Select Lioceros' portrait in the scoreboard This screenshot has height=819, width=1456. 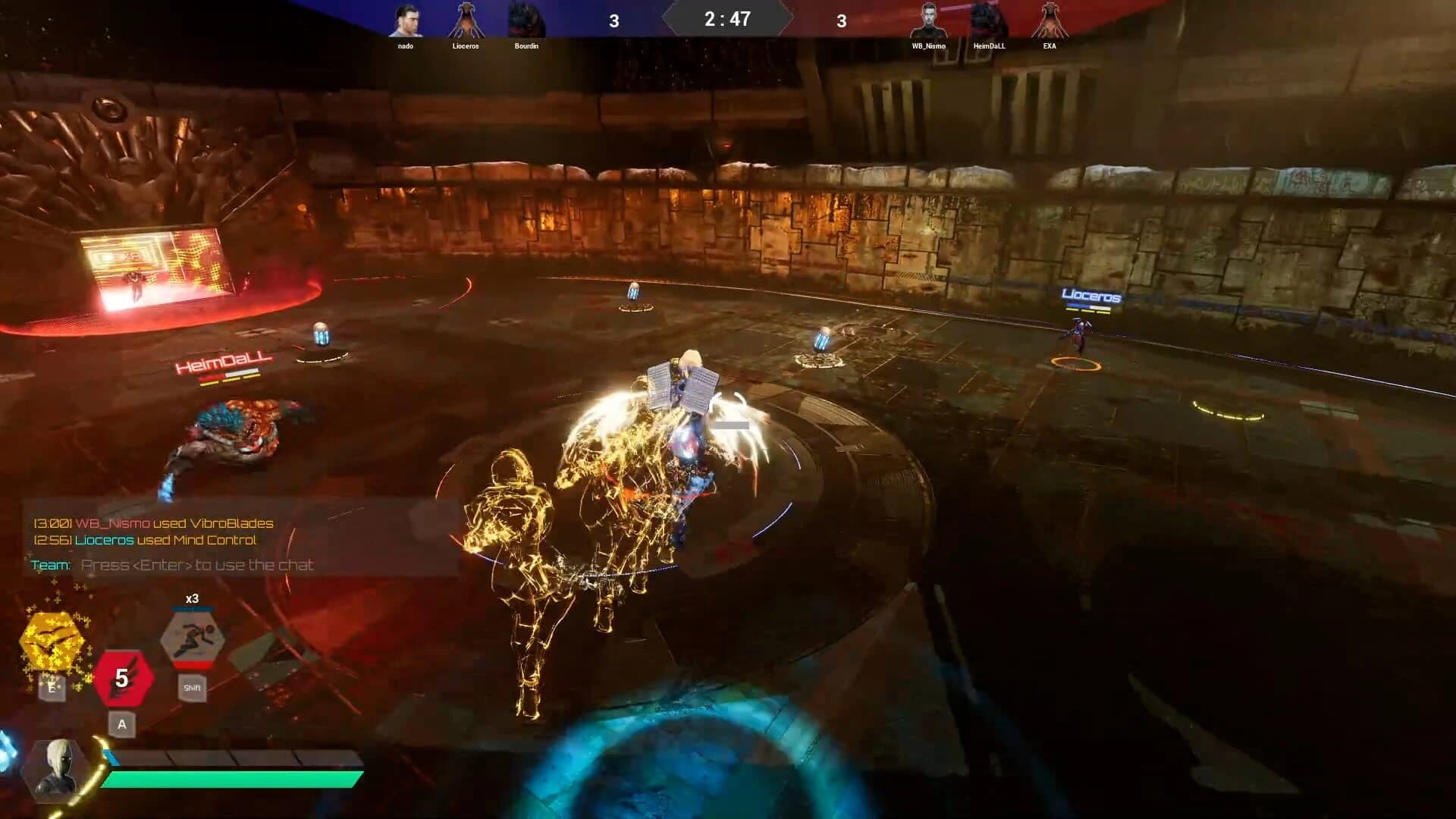(466, 20)
